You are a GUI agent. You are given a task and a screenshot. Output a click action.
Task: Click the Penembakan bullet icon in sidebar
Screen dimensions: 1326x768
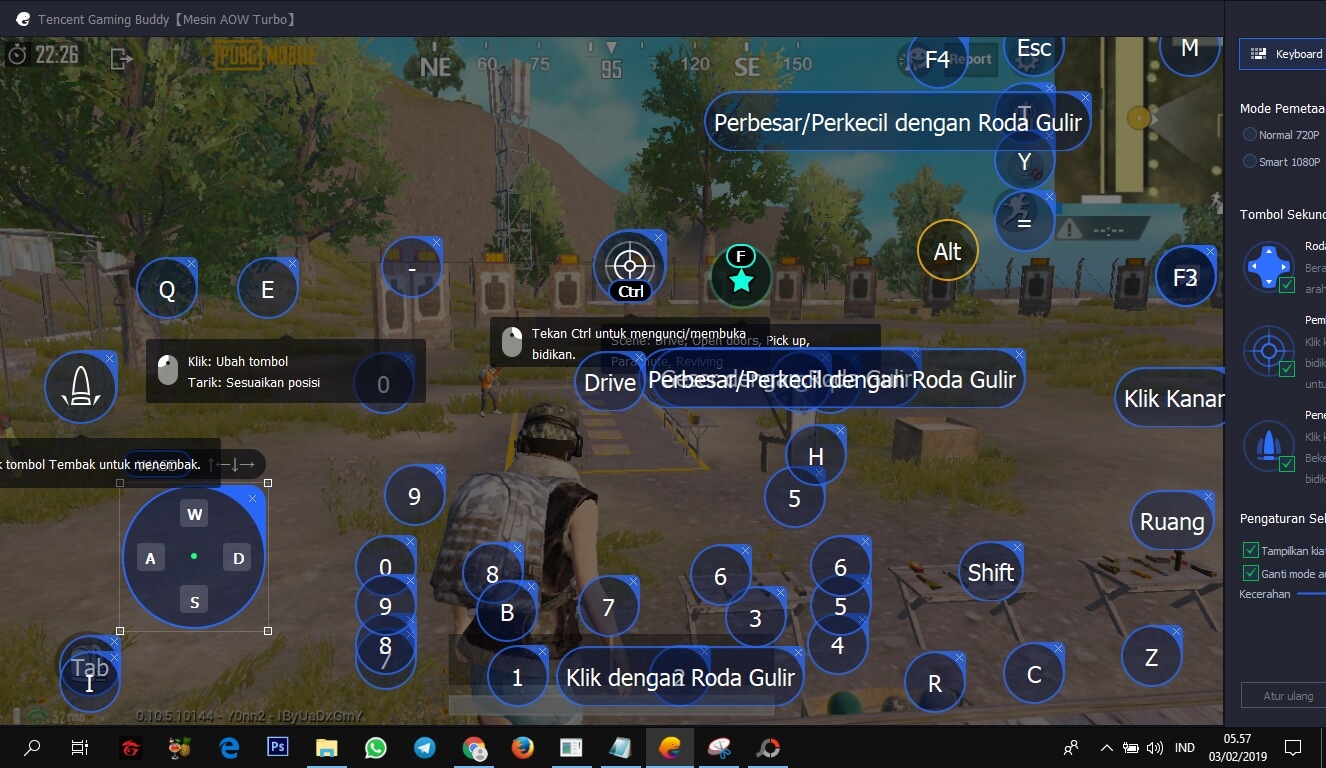click(x=1268, y=446)
